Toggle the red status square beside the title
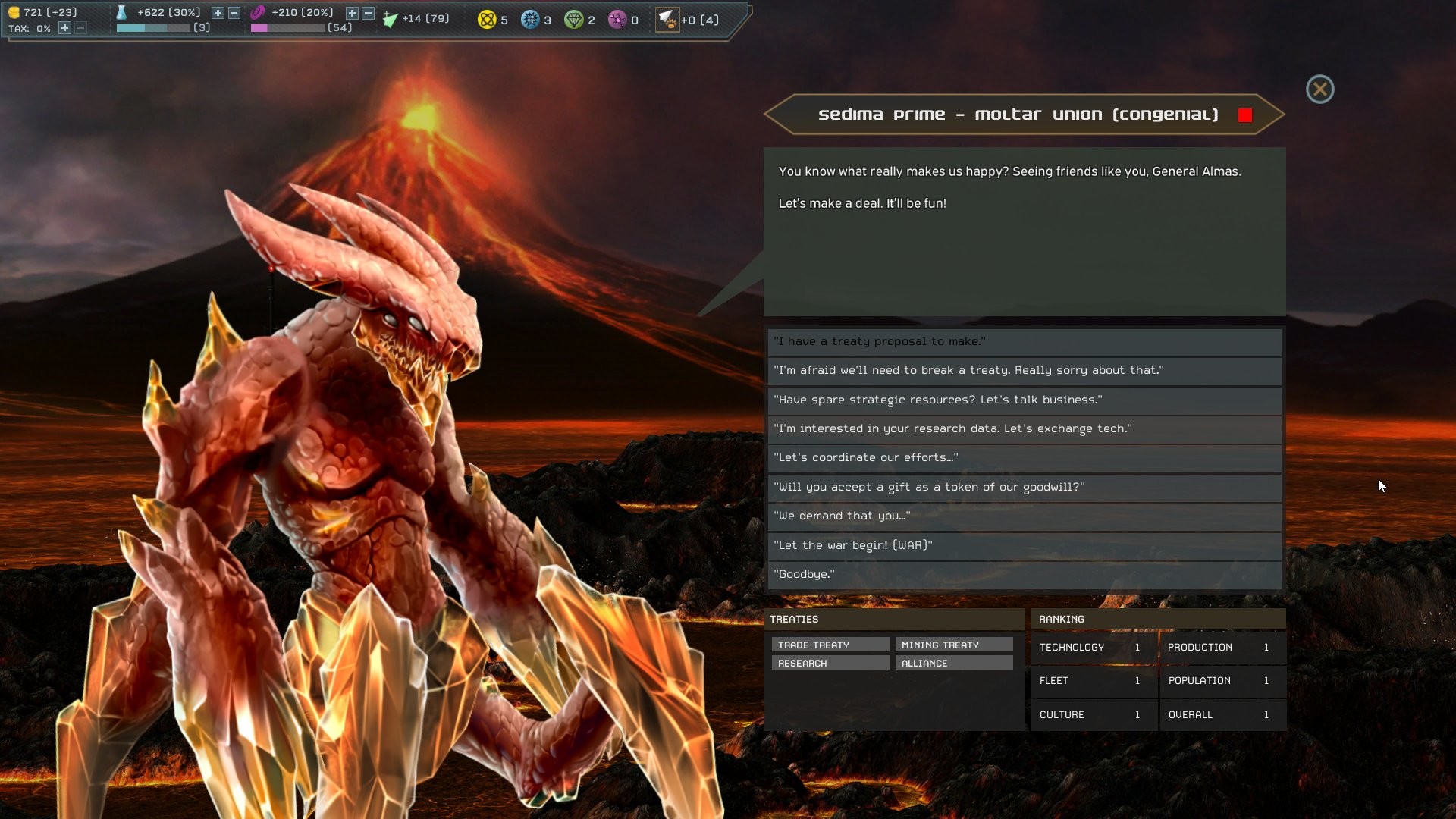This screenshot has height=819, width=1456. tap(1244, 115)
